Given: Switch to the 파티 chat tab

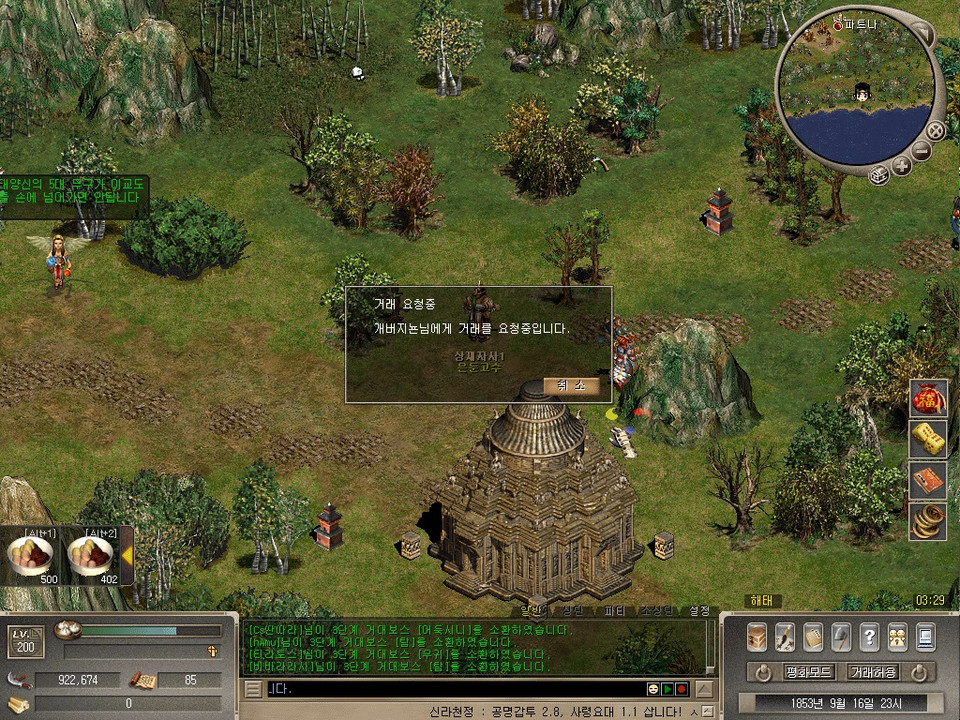Looking at the screenshot, I should pyautogui.click(x=615, y=610).
